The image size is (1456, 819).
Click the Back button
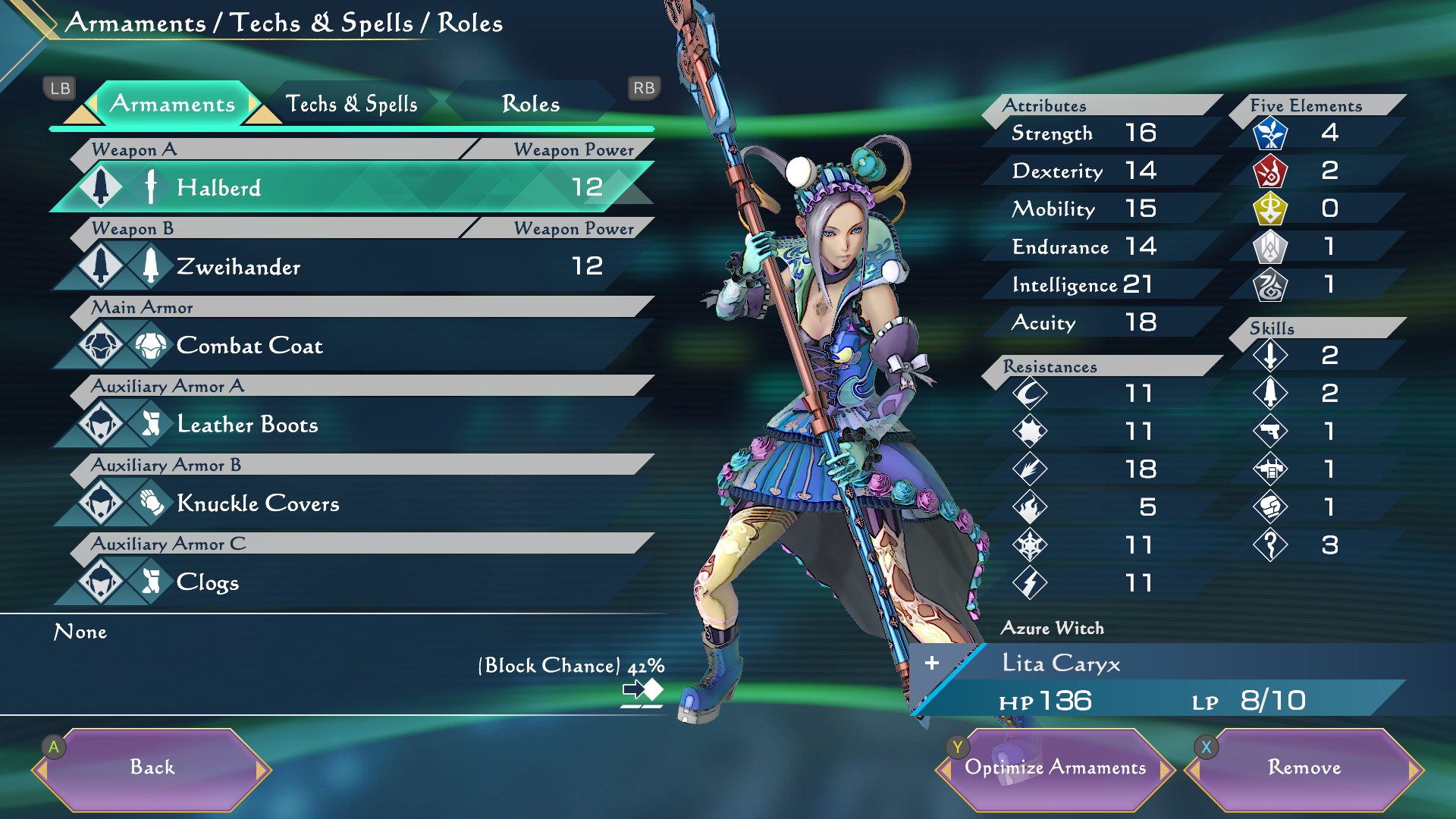pos(152,767)
